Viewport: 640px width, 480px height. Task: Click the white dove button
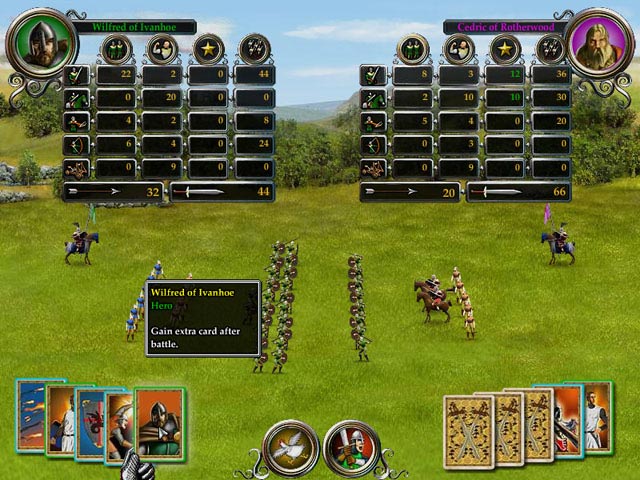click(290, 448)
